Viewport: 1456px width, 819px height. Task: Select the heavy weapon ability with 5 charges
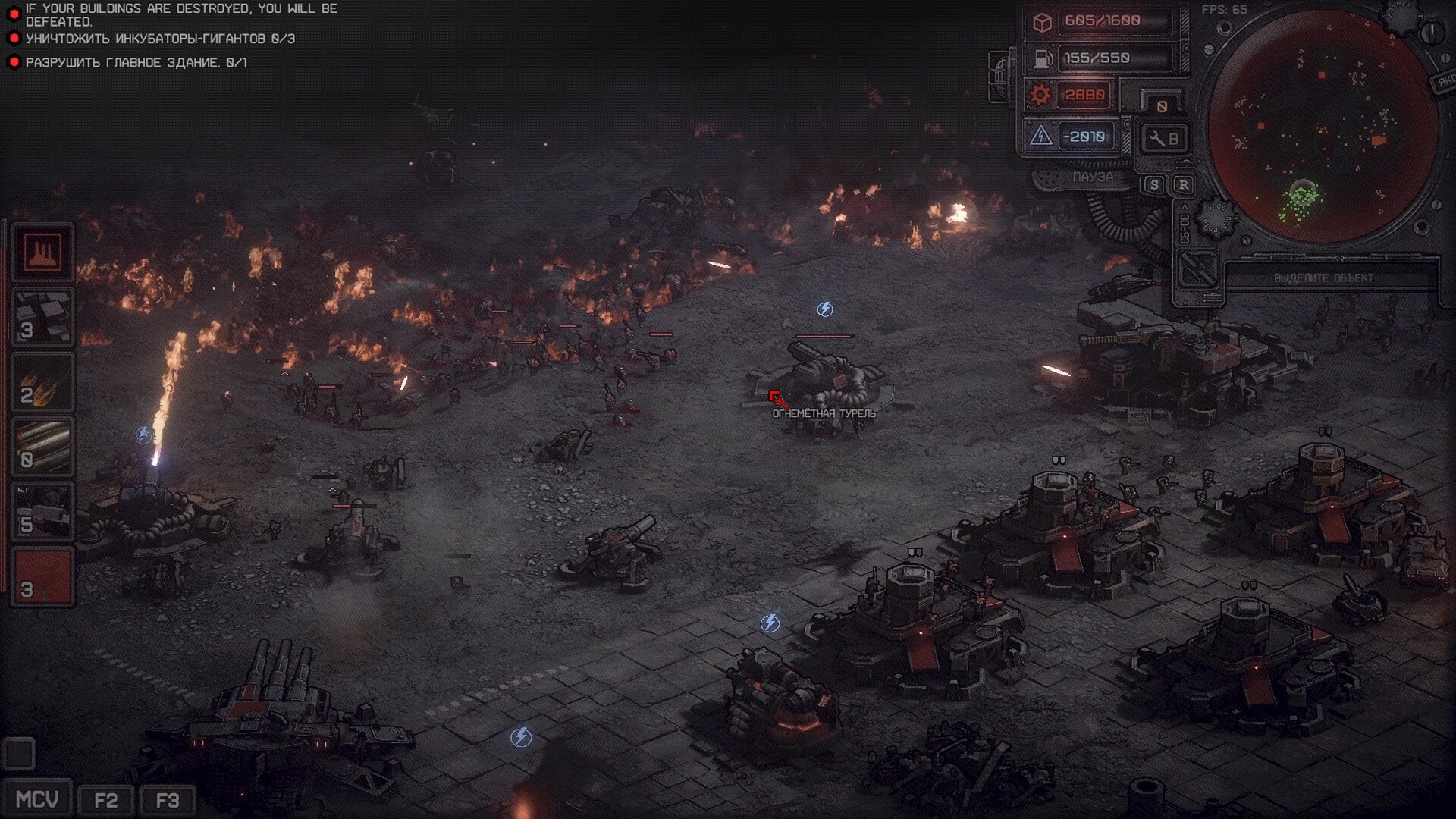[x=42, y=510]
